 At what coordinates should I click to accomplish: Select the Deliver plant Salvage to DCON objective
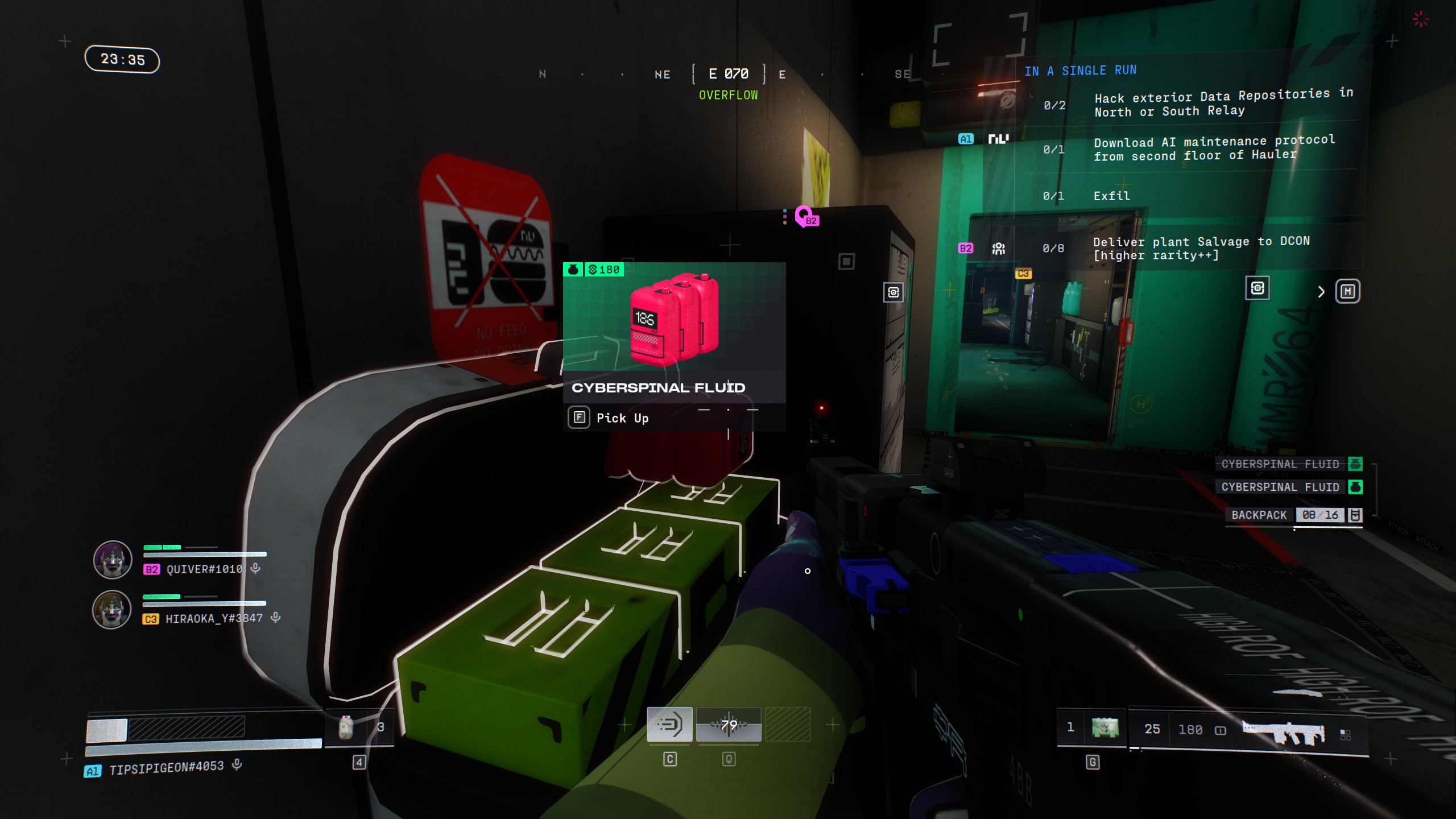pyautogui.click(x=1201, y=249)
